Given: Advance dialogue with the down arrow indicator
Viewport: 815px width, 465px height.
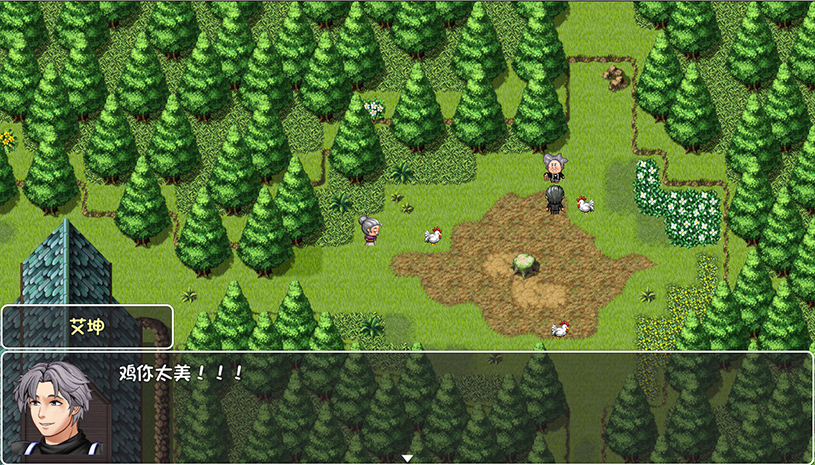Looking at the screenshot, I should tap(407, 458).
